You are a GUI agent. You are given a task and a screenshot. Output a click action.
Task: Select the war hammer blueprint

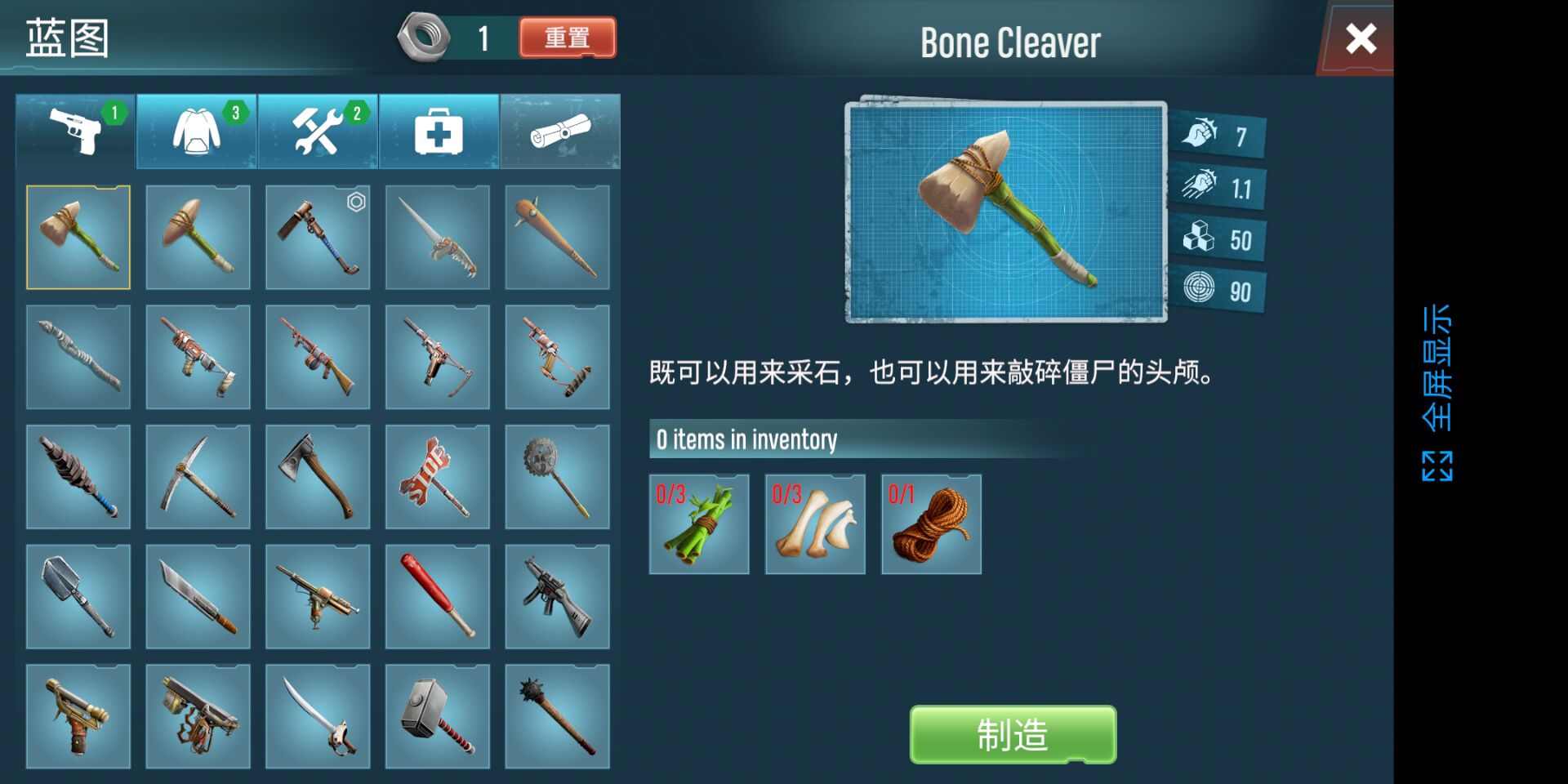pyautogui.click(x=438, y=717)
